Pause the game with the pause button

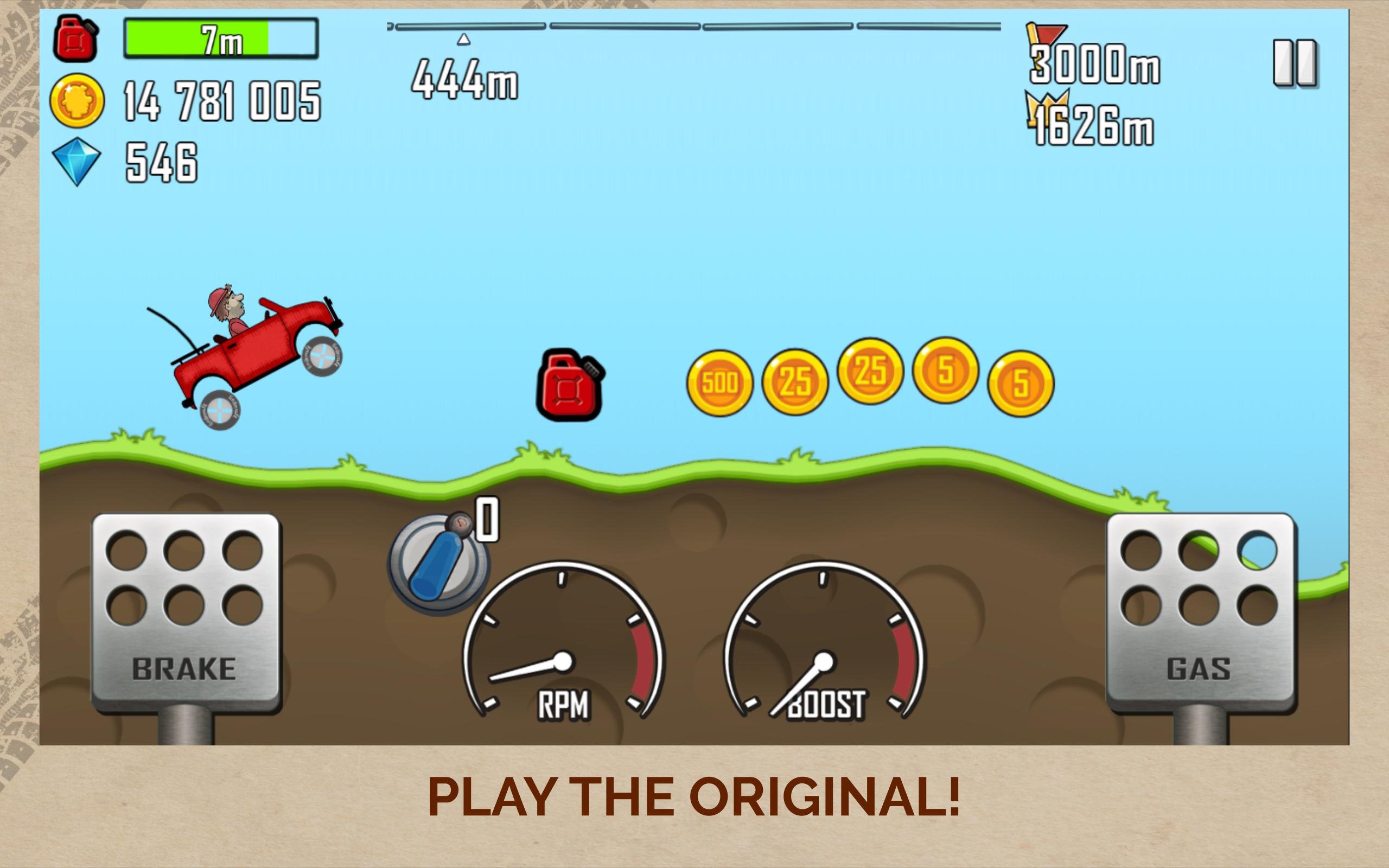tap(1295, 62)
